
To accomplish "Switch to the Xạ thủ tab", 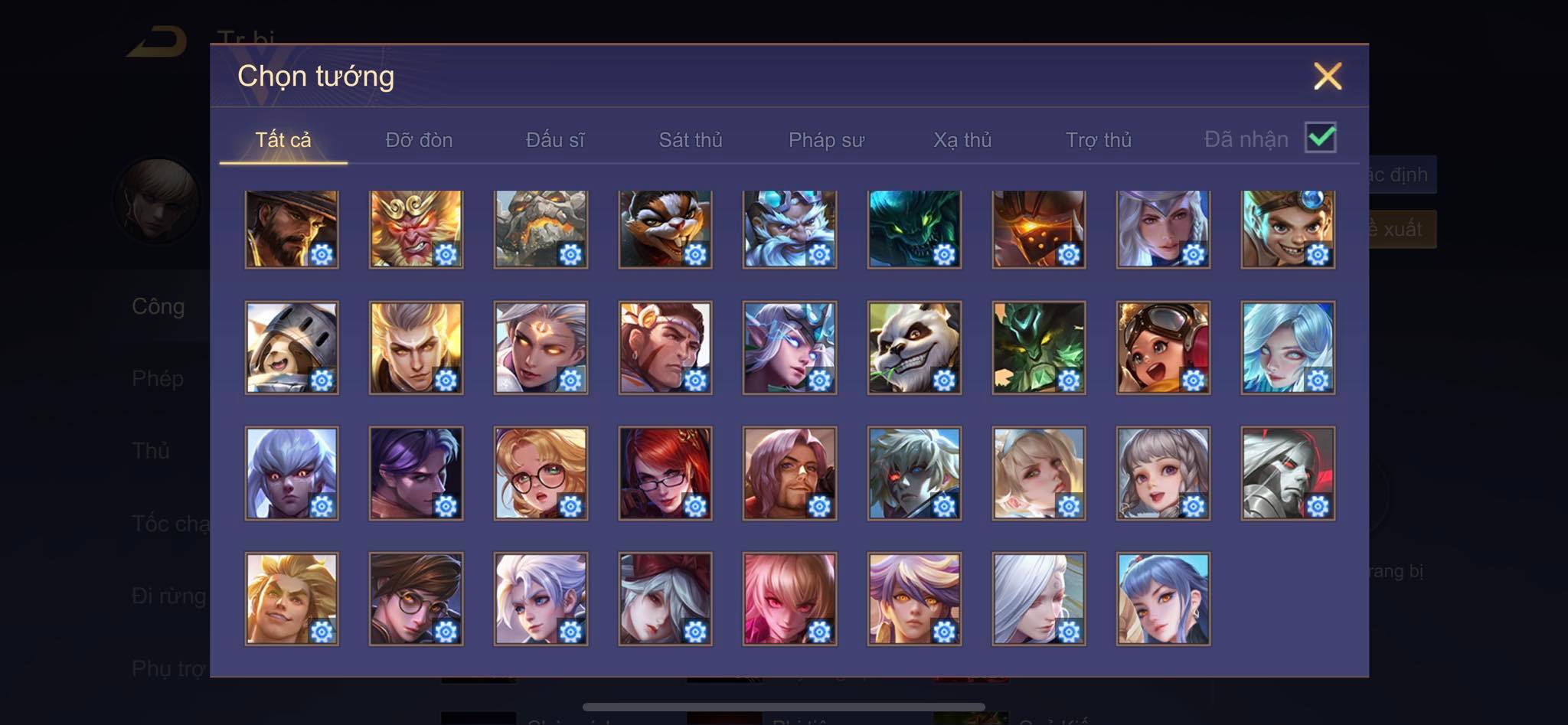I will (962, 140).
